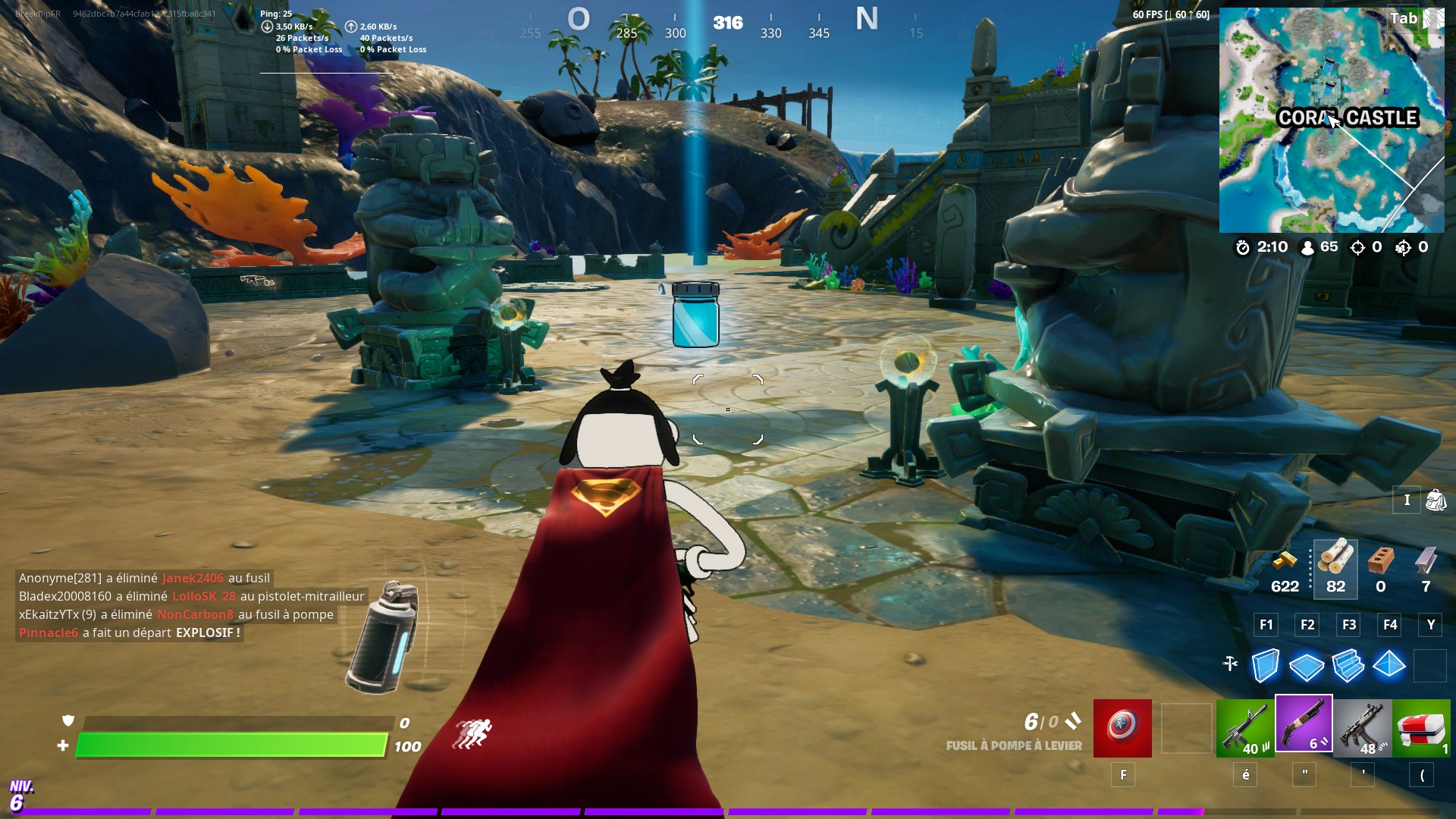The height and width of the screenshot is (819, 1456).
Task: Pick the stairs building piece
Action: 1348,666
